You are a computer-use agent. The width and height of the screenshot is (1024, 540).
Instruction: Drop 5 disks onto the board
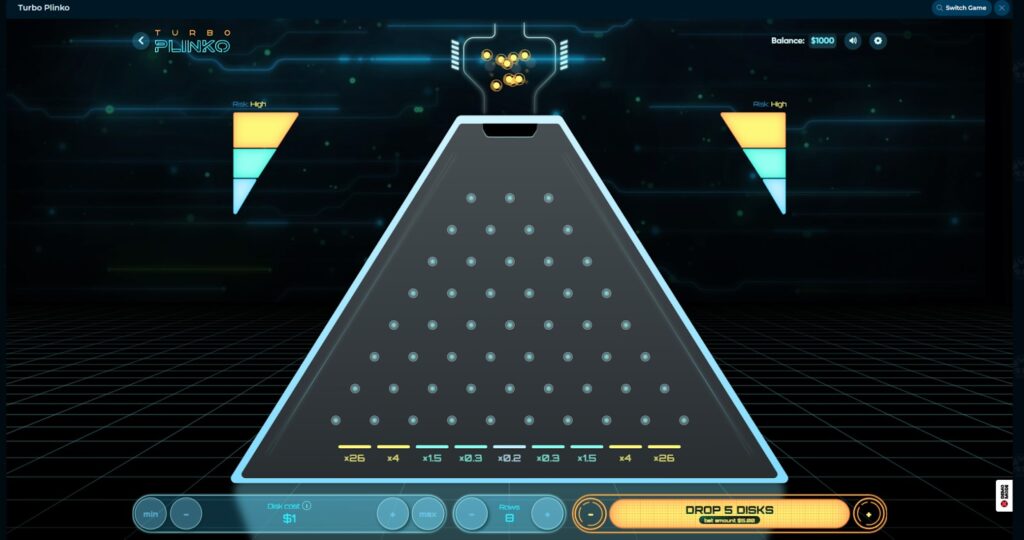tap(729, 513)
